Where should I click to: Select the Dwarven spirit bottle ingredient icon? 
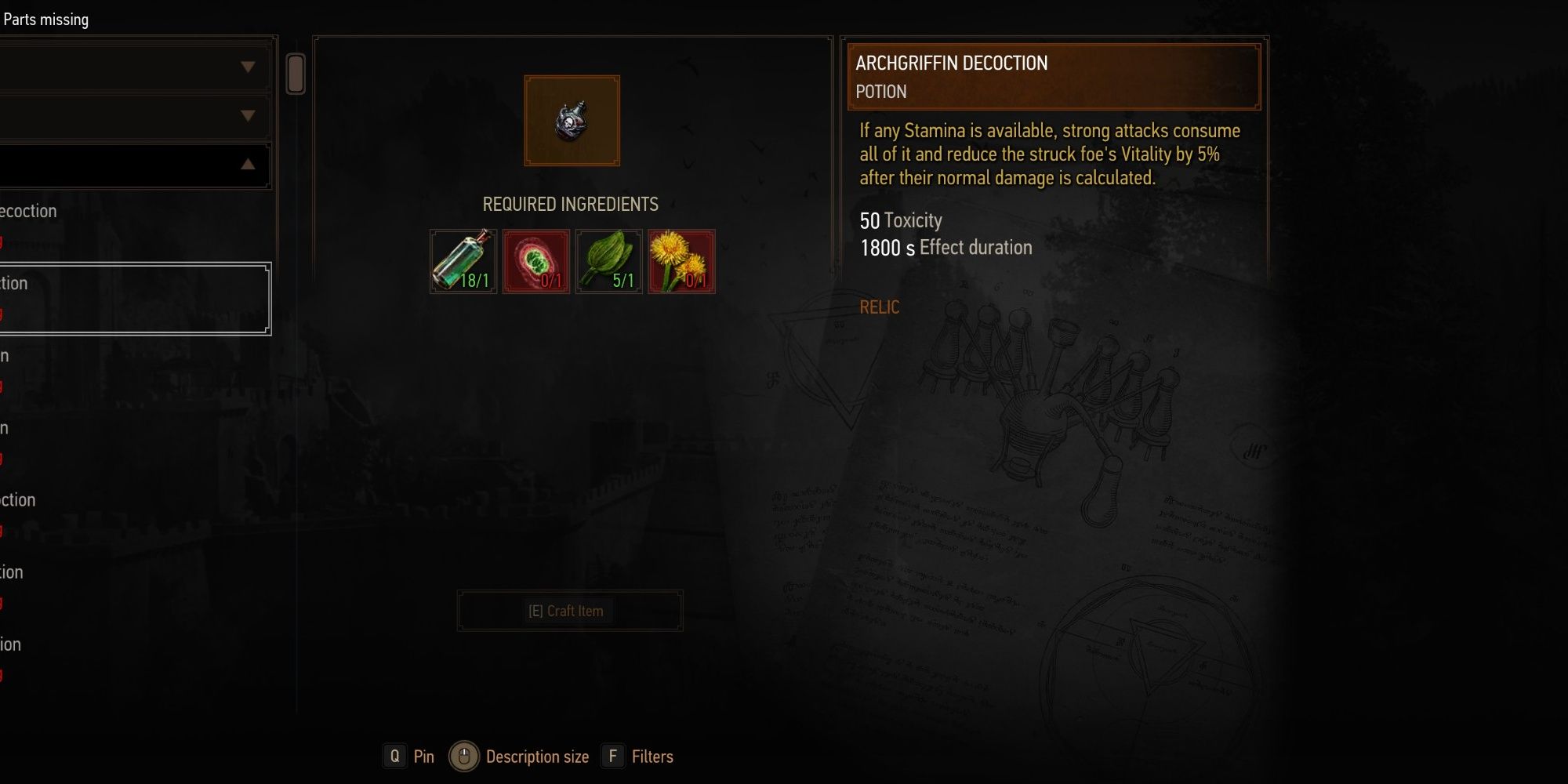coord(463,261)
